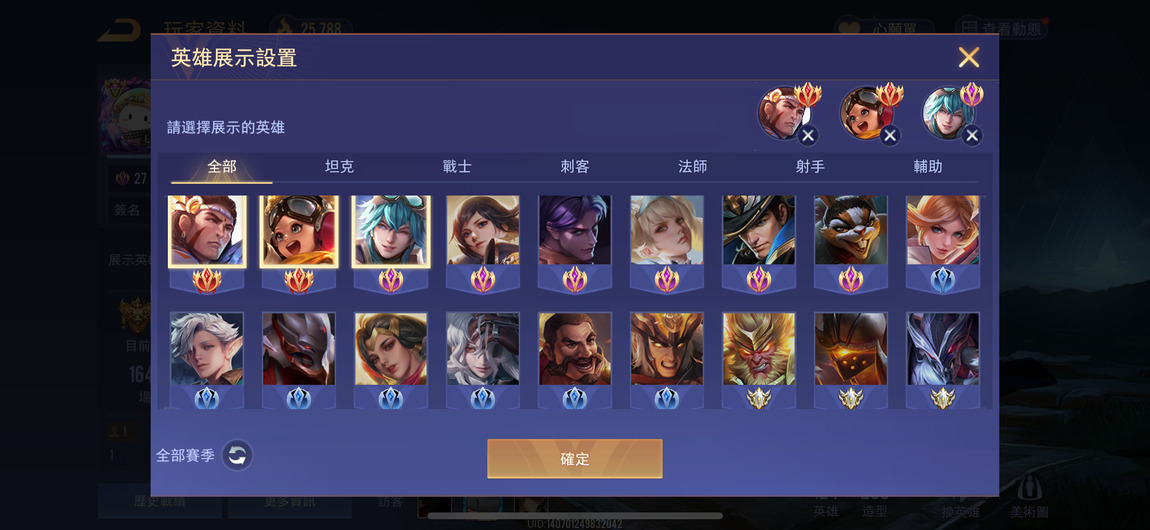Viewport: 1150px width, 530px height.
Task: Toggle the 全部賽季 season switch button
Action: pos(237,456)
